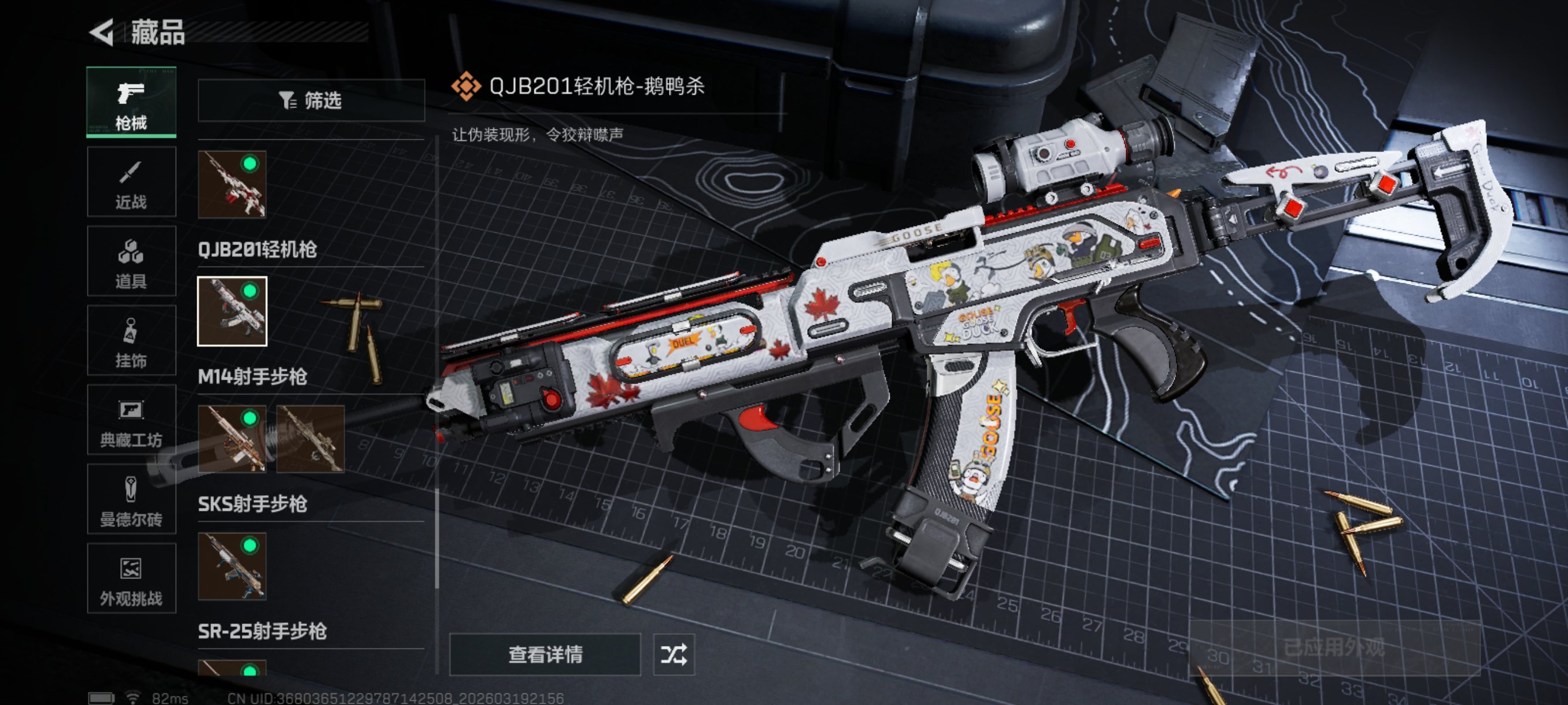Select the equipped M14 skin thumbnail
The image size is (1568, 705).
click(x=232, y=439)
